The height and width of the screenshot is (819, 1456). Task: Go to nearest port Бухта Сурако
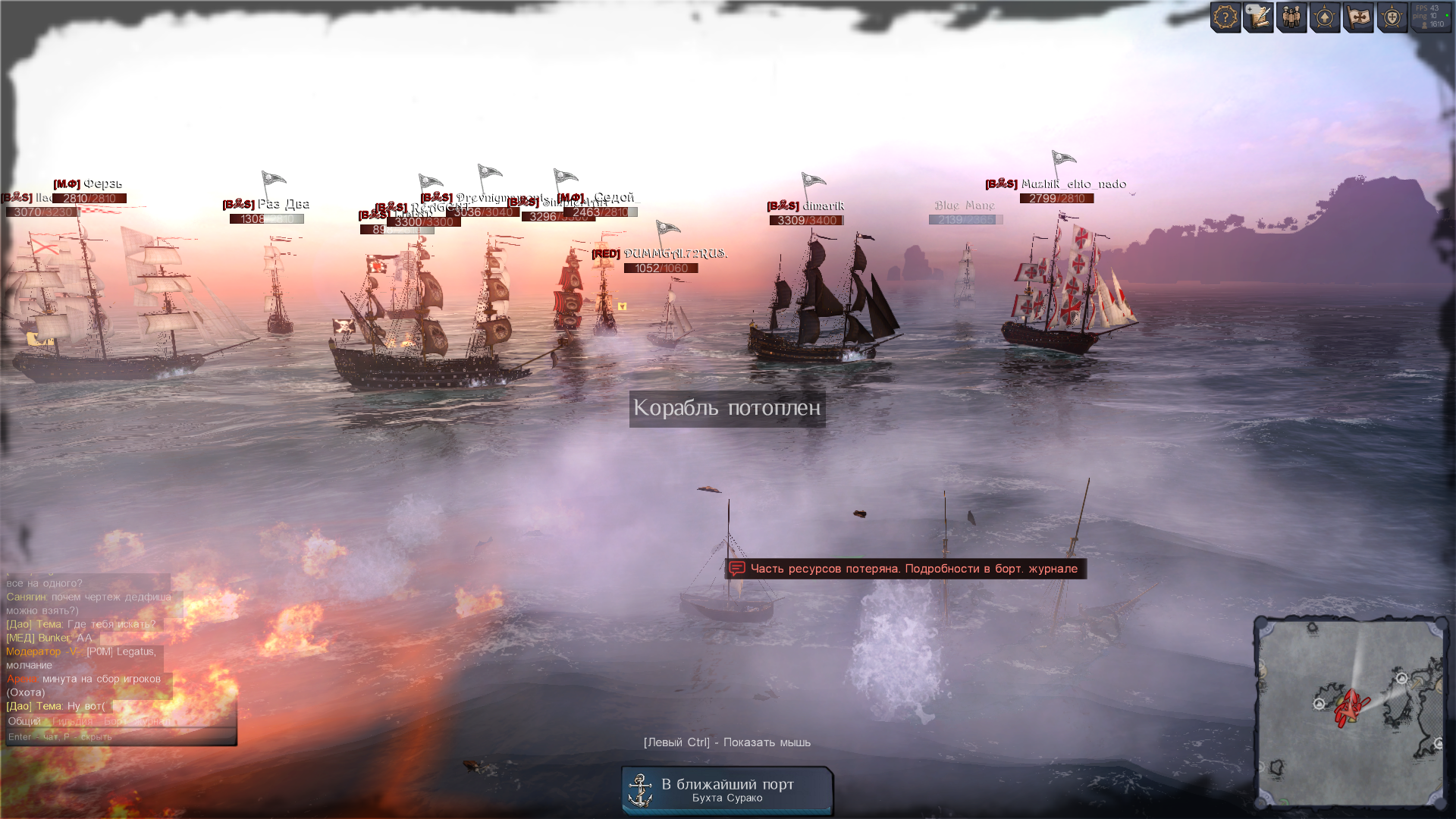[727, 790]
